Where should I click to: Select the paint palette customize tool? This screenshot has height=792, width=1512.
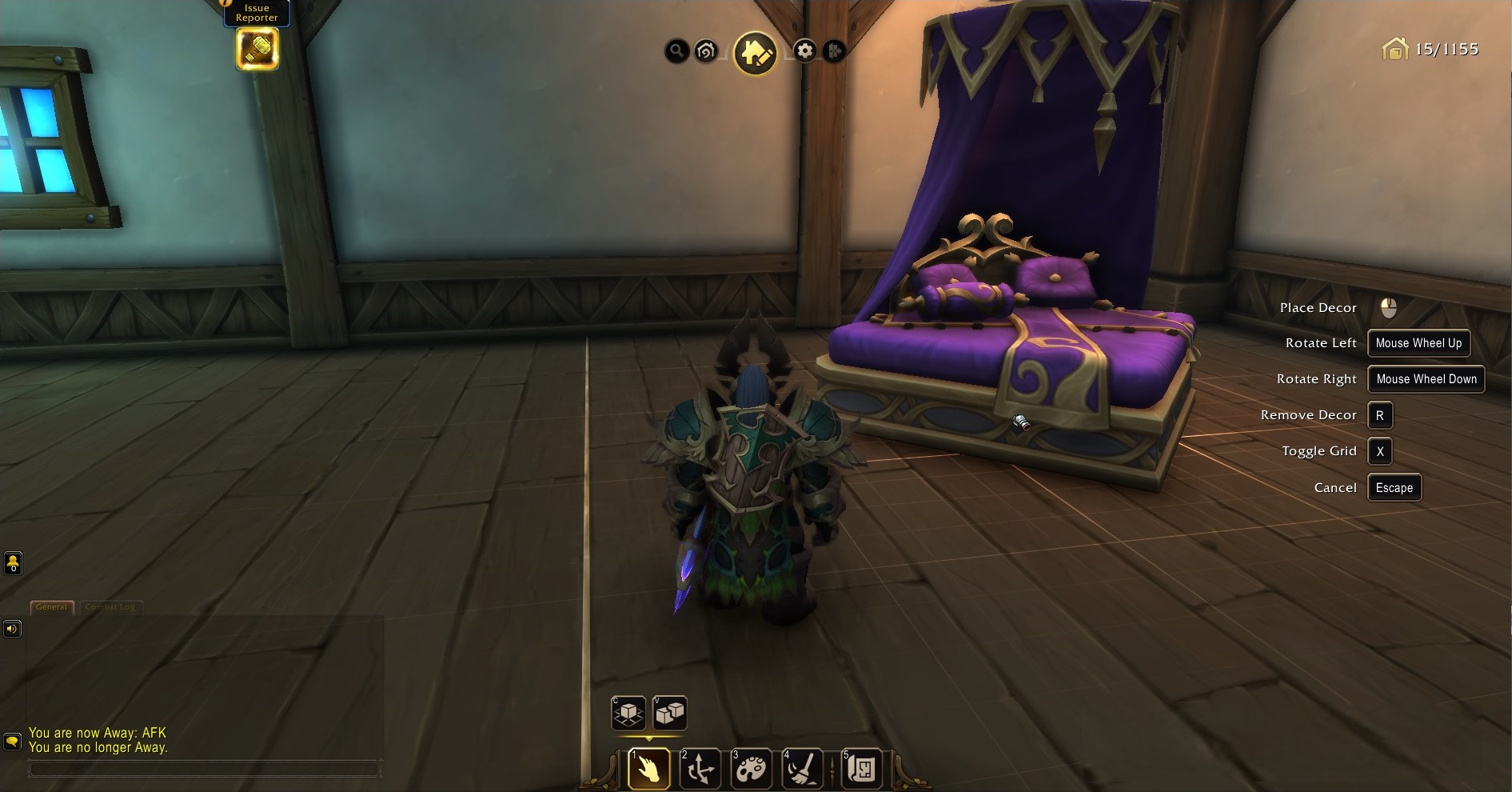point(751,769)
